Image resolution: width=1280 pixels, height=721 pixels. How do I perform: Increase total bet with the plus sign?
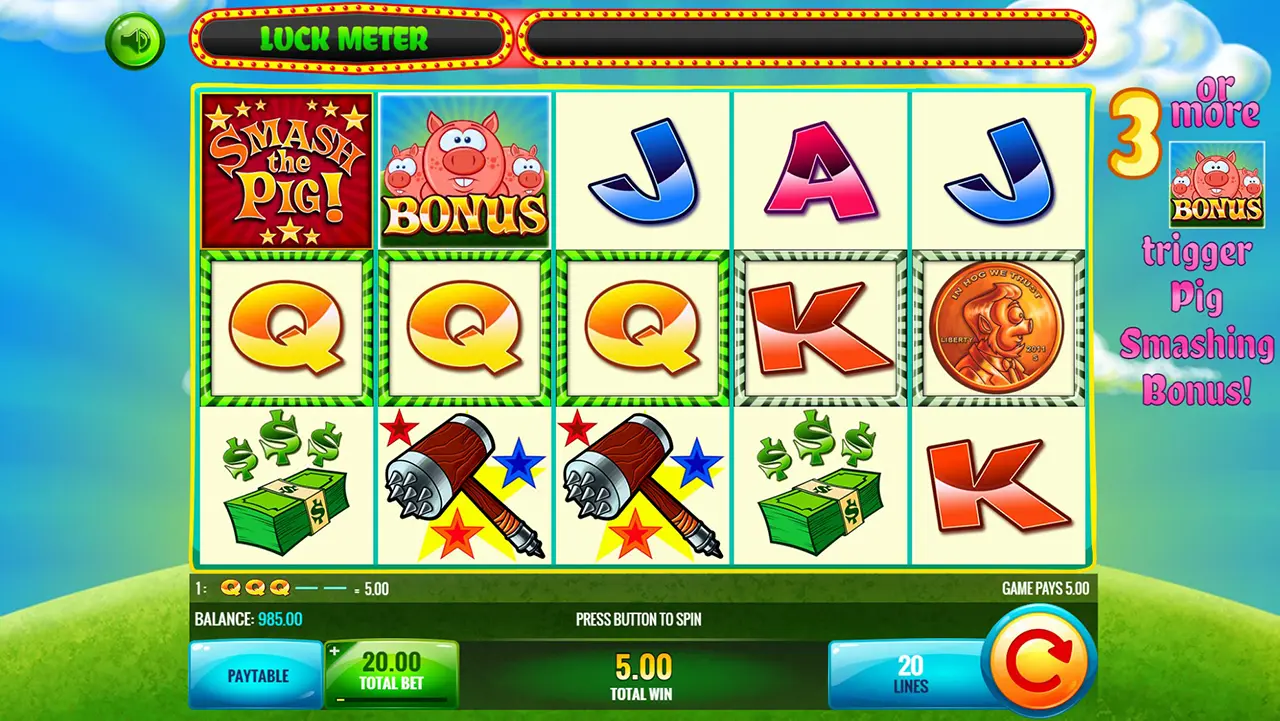coord(335,651)
